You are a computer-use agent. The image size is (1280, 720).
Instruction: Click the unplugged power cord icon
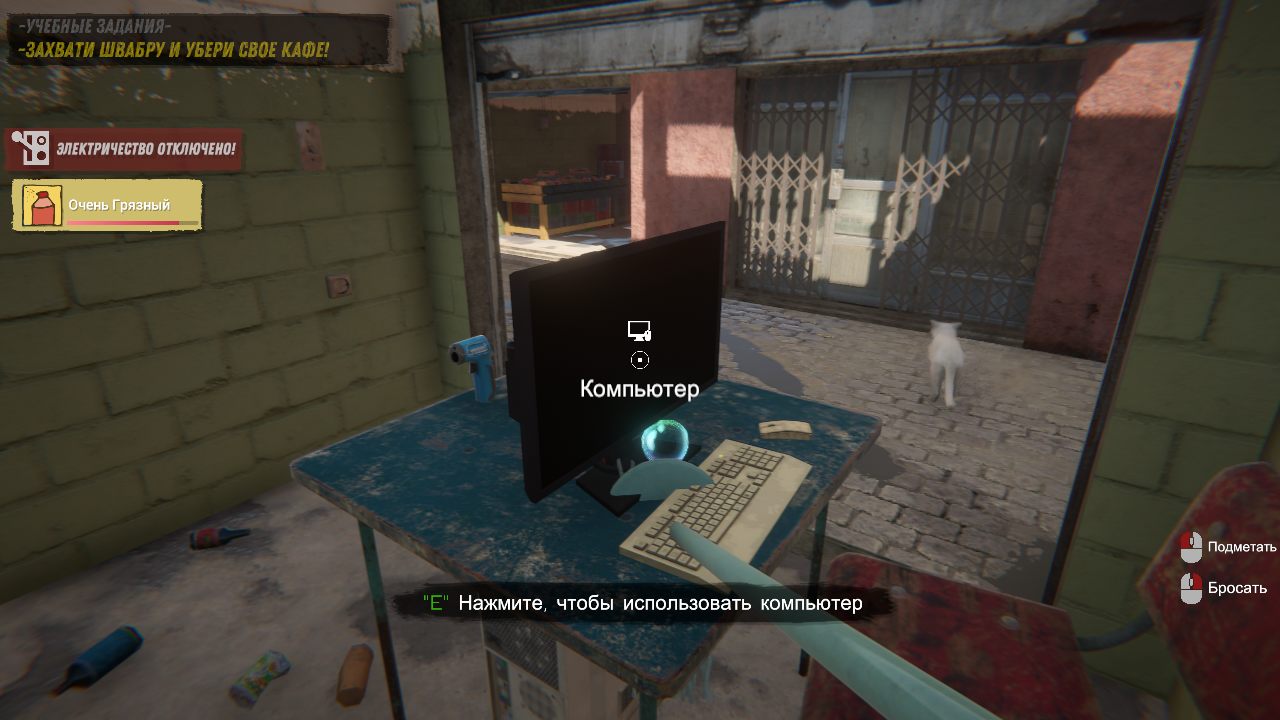tap(31, 146)
